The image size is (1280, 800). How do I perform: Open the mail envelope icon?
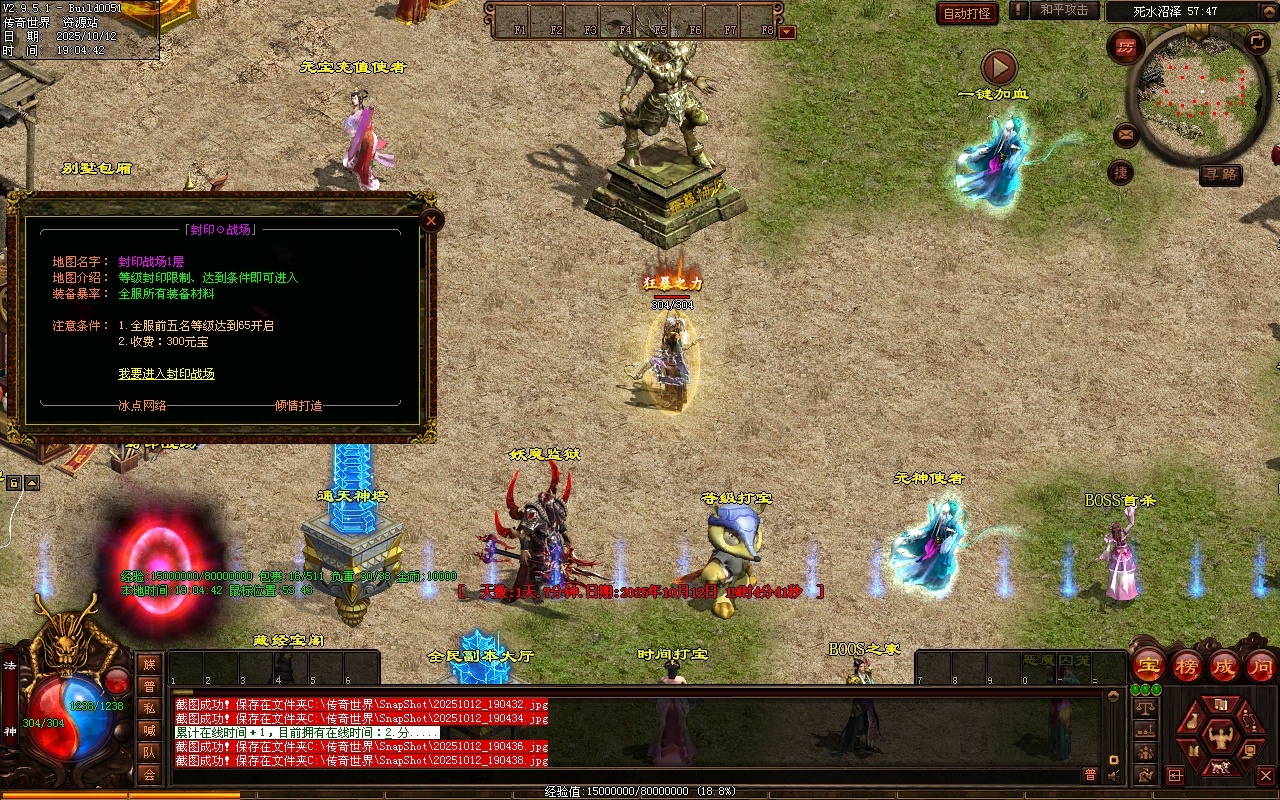click(x=1126, y=134)
